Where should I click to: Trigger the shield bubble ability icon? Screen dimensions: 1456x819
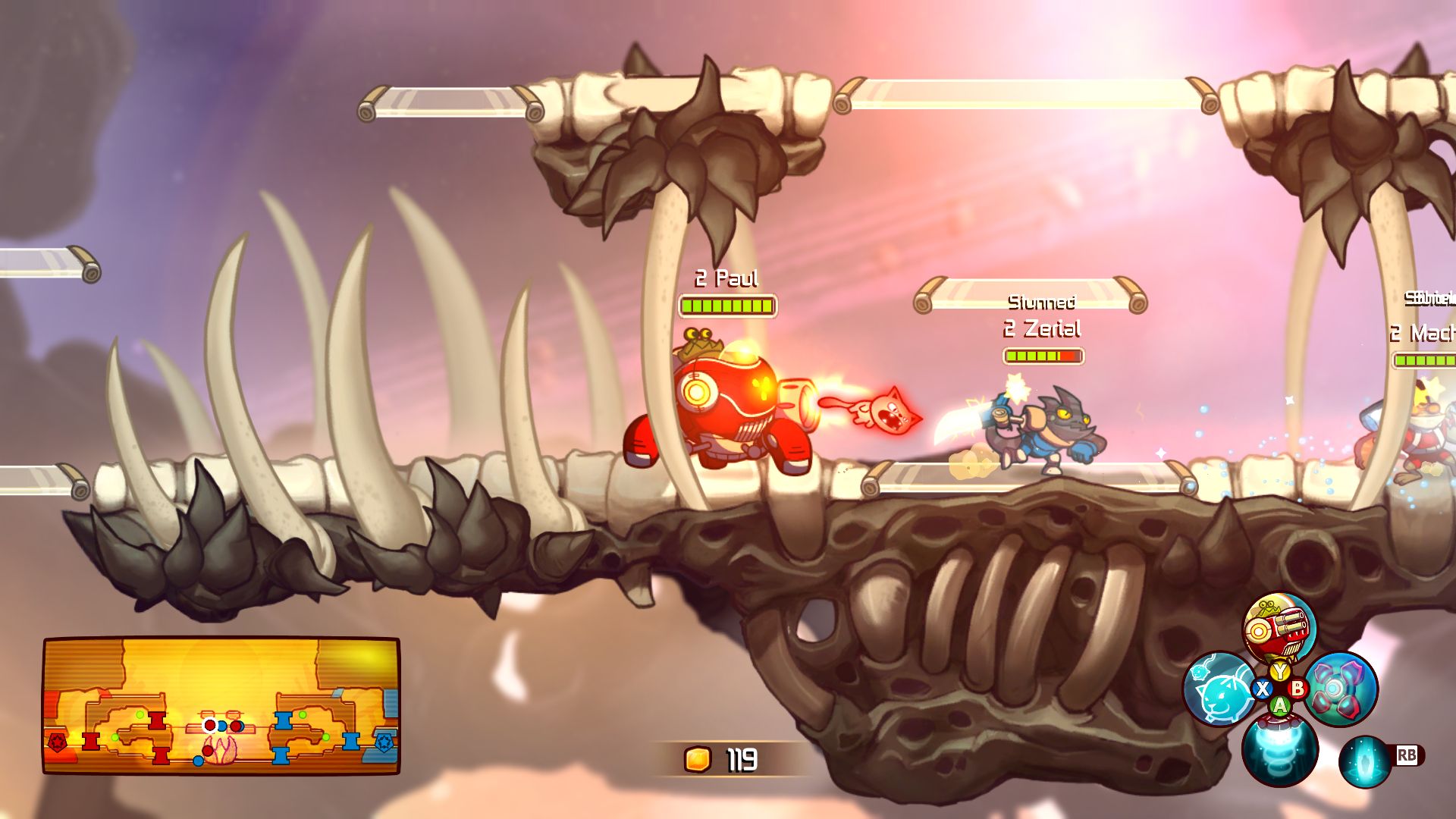coord(1340,689)
